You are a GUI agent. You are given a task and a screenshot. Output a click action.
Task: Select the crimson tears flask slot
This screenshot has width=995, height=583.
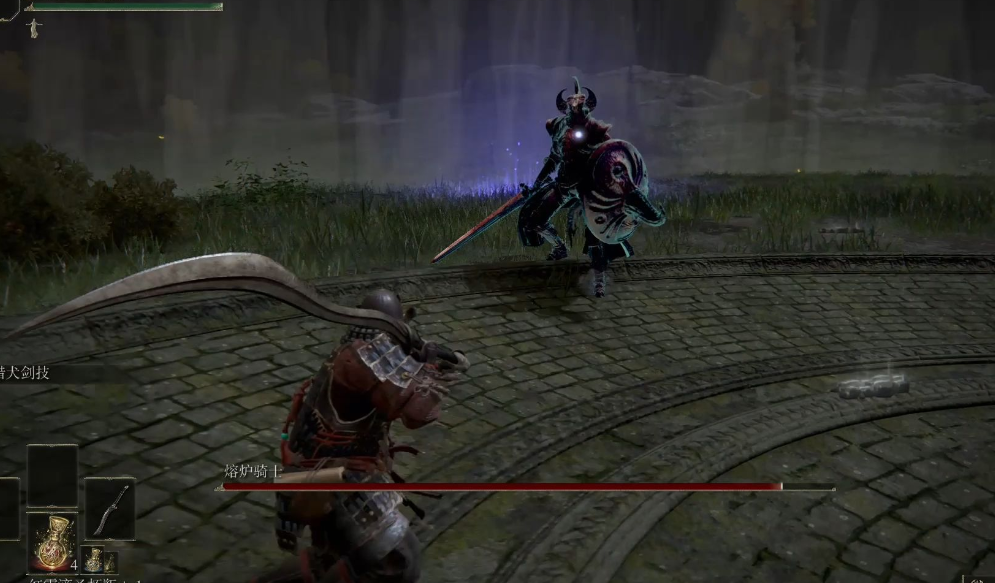coord(52,542)
